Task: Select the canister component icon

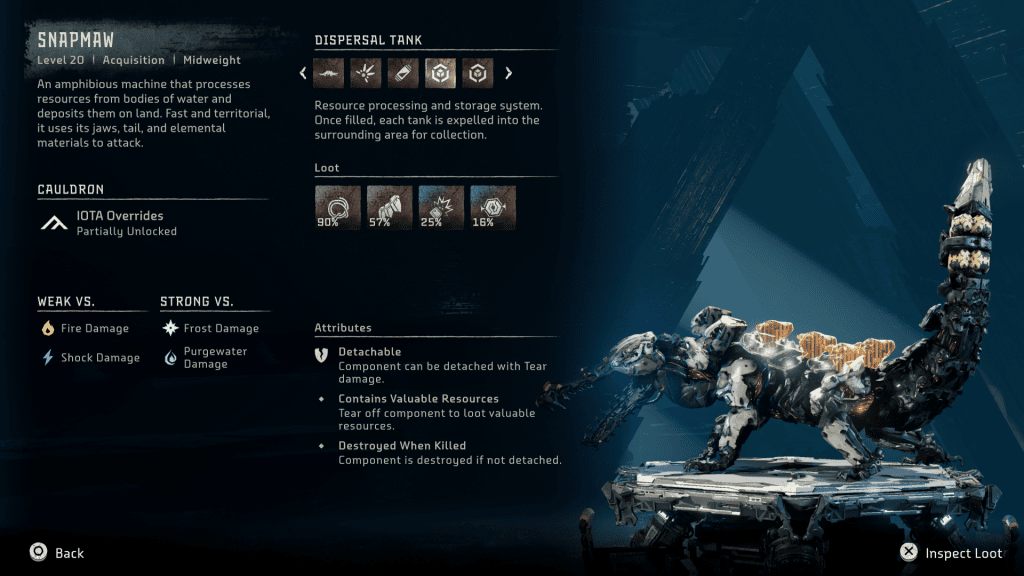Action: click(x=403, y=73)
